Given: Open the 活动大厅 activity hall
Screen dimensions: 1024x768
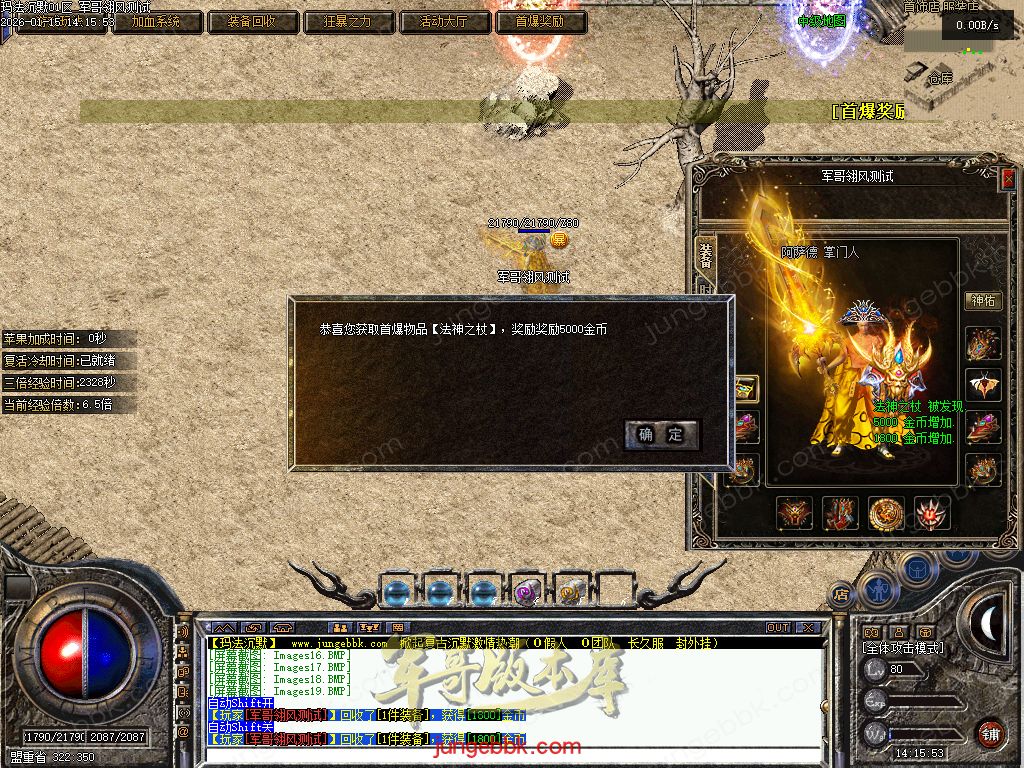Looking at the screenshot, I should coord(445,21).
